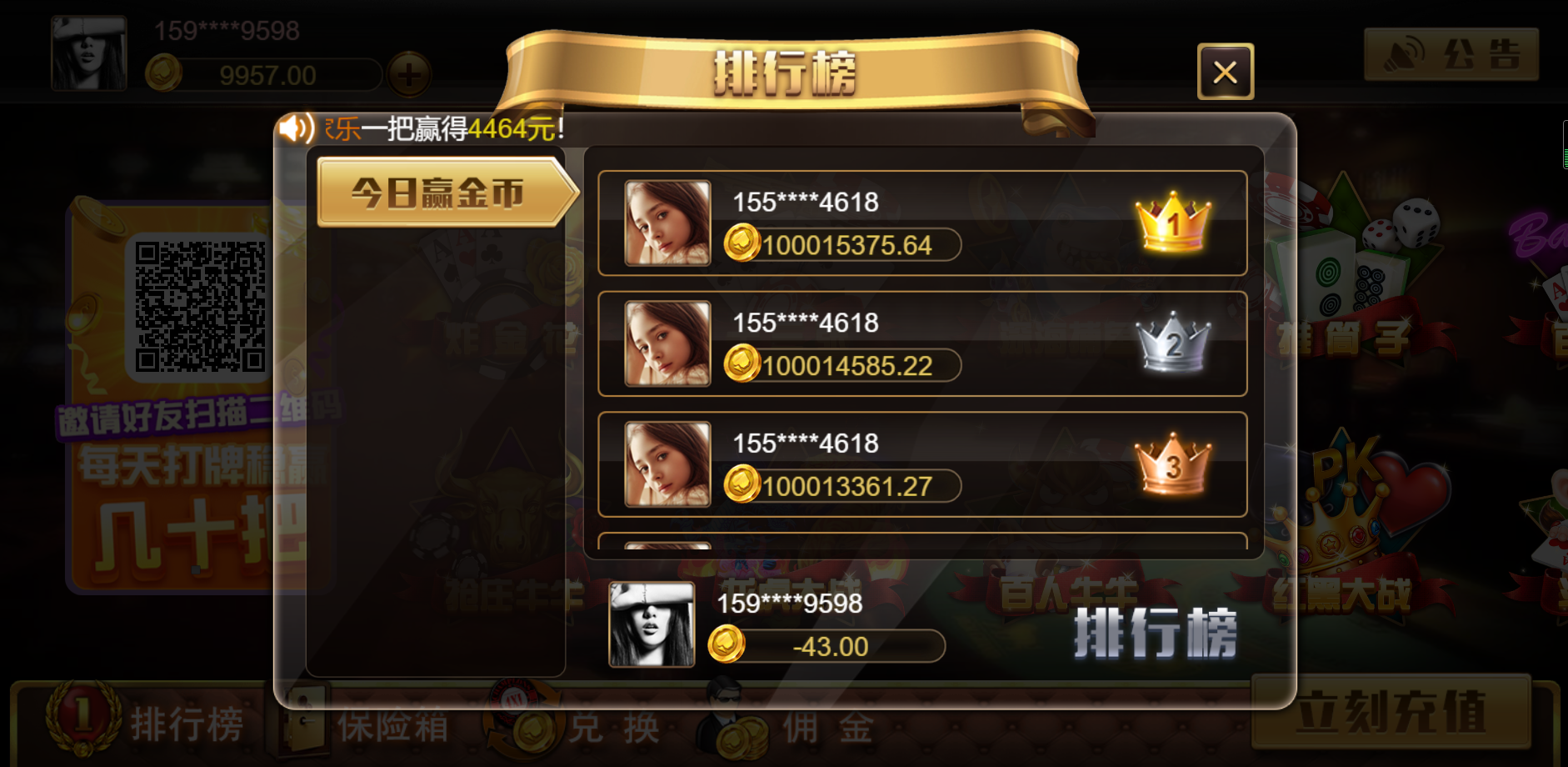Mute the broadcast message speaker

click(293, 128)
